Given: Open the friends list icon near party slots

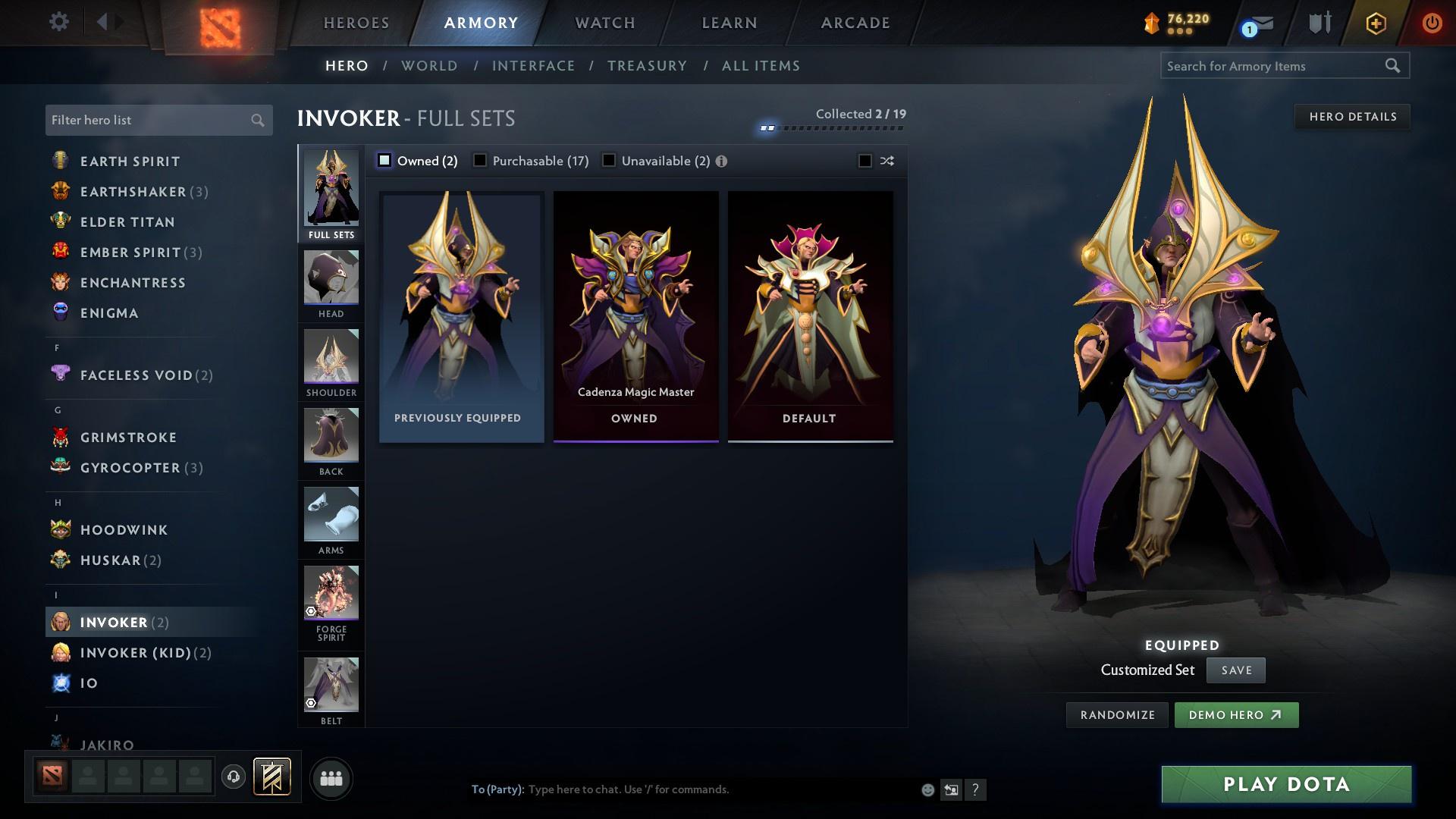Looking at the screenshot, I should 331,778.
